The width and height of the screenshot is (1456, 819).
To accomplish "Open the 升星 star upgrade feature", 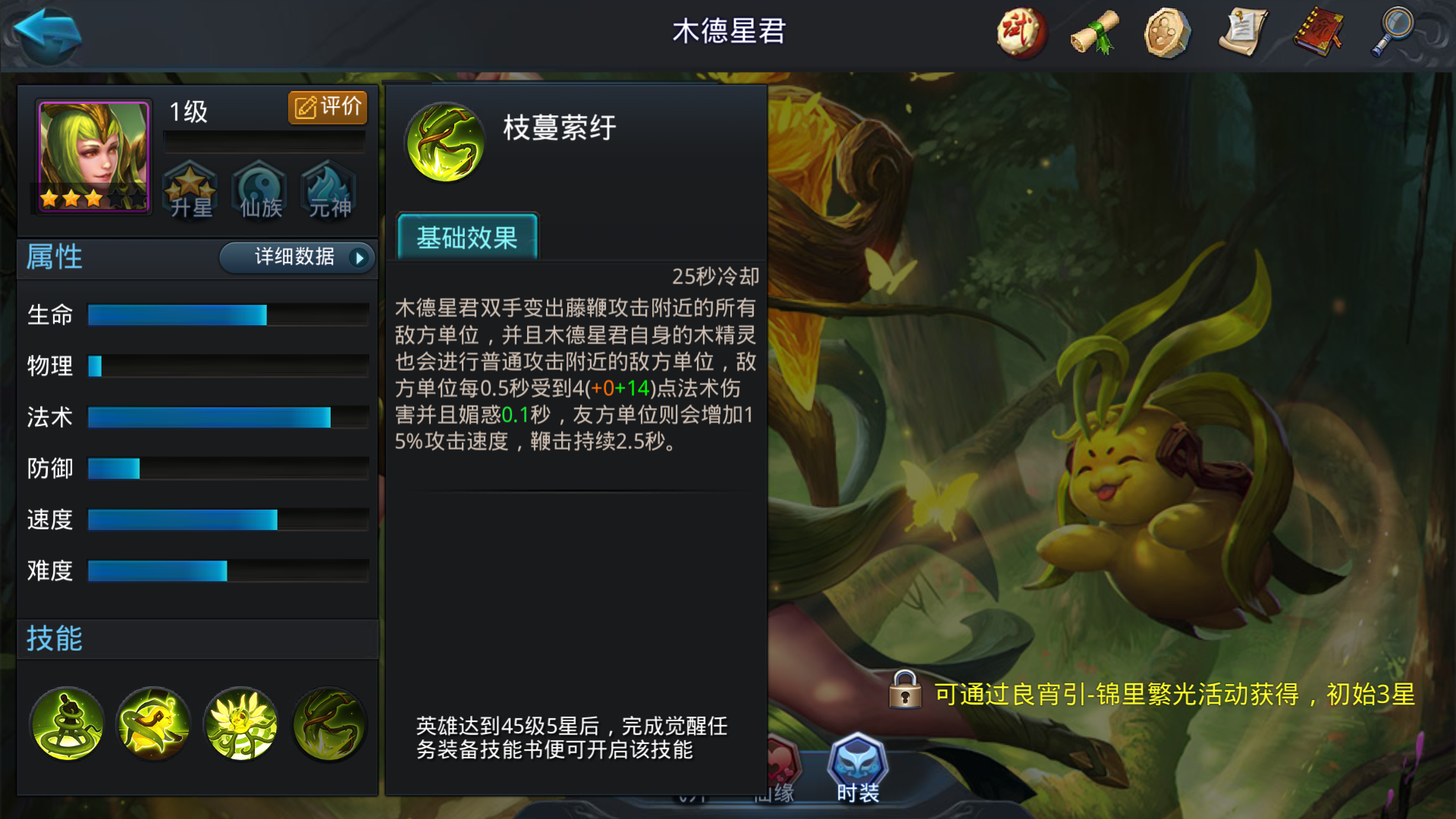I will tap(190, 192).
